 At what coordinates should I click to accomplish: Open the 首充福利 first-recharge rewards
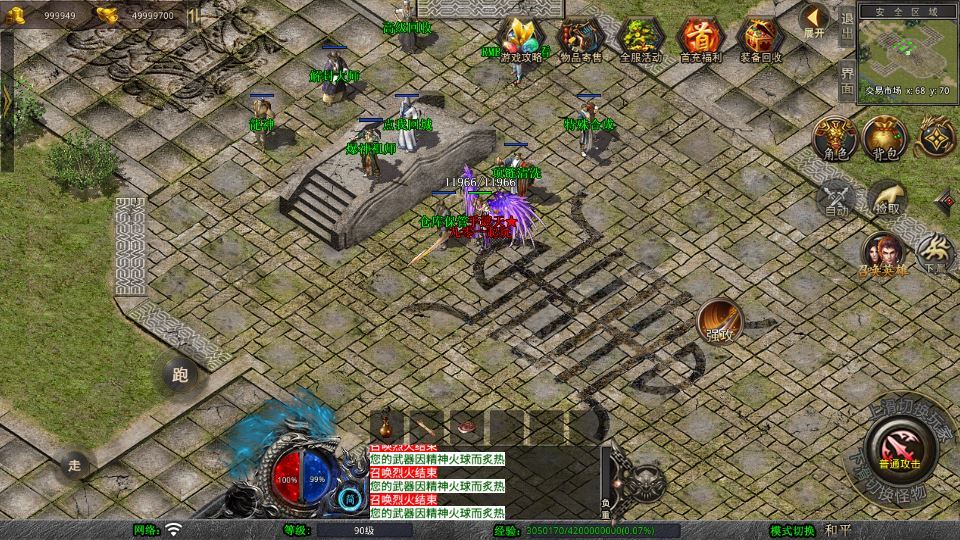[x=701, y=41]
